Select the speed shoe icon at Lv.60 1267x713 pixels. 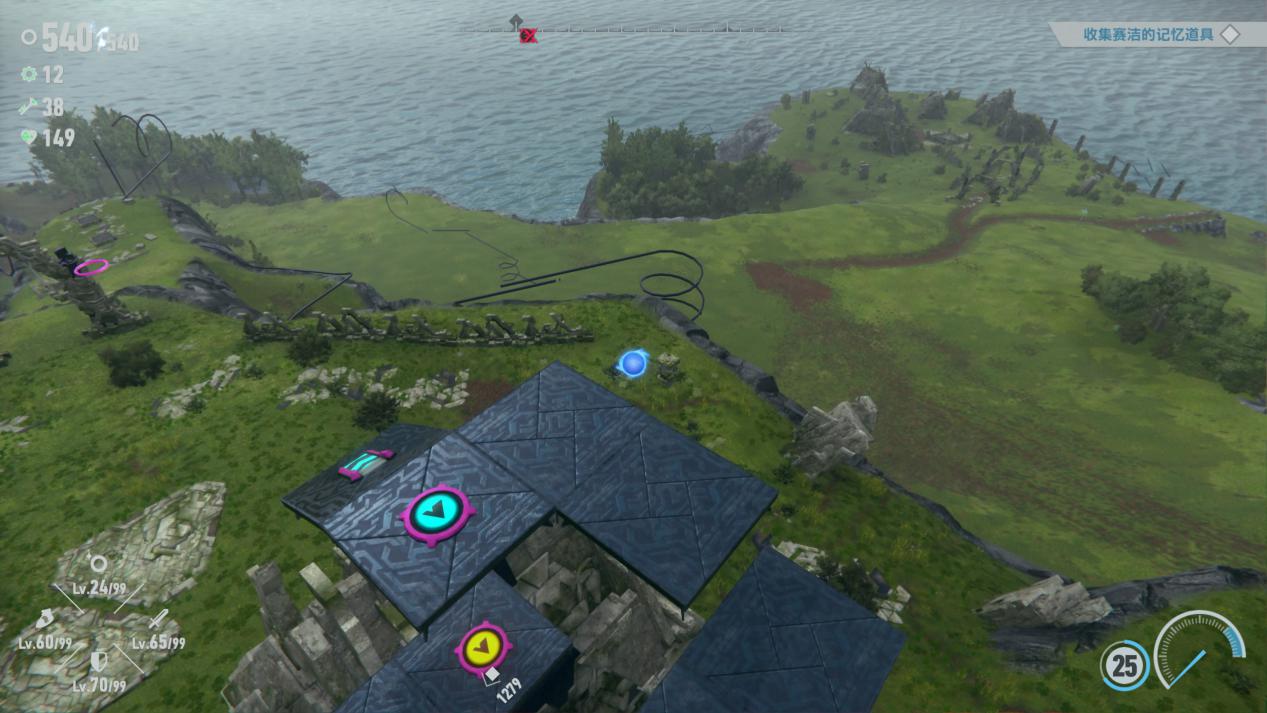click(45, 619)
